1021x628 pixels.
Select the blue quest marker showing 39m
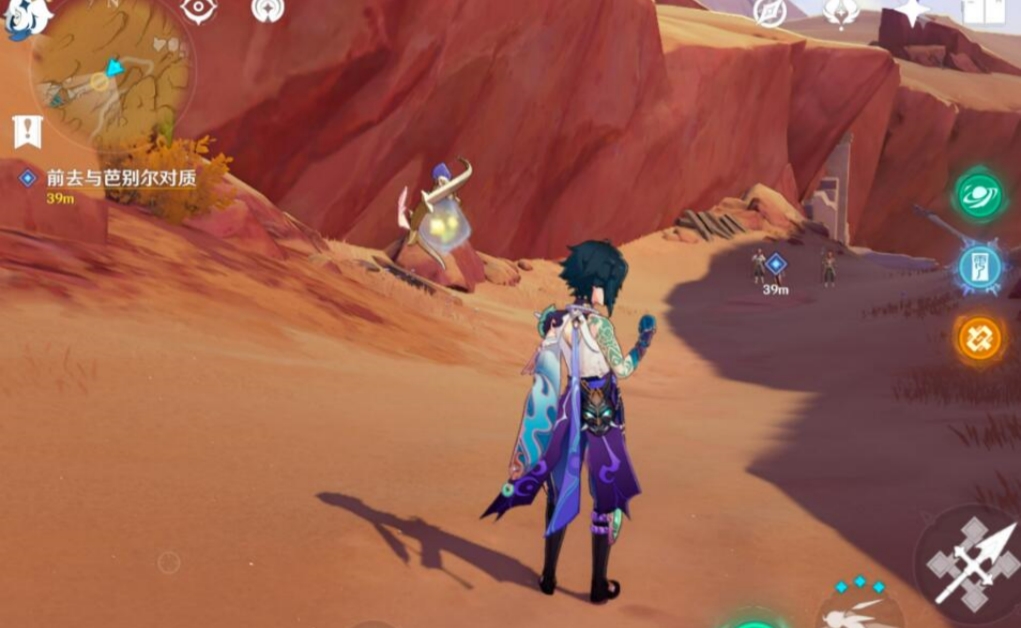tap(775, 265)
